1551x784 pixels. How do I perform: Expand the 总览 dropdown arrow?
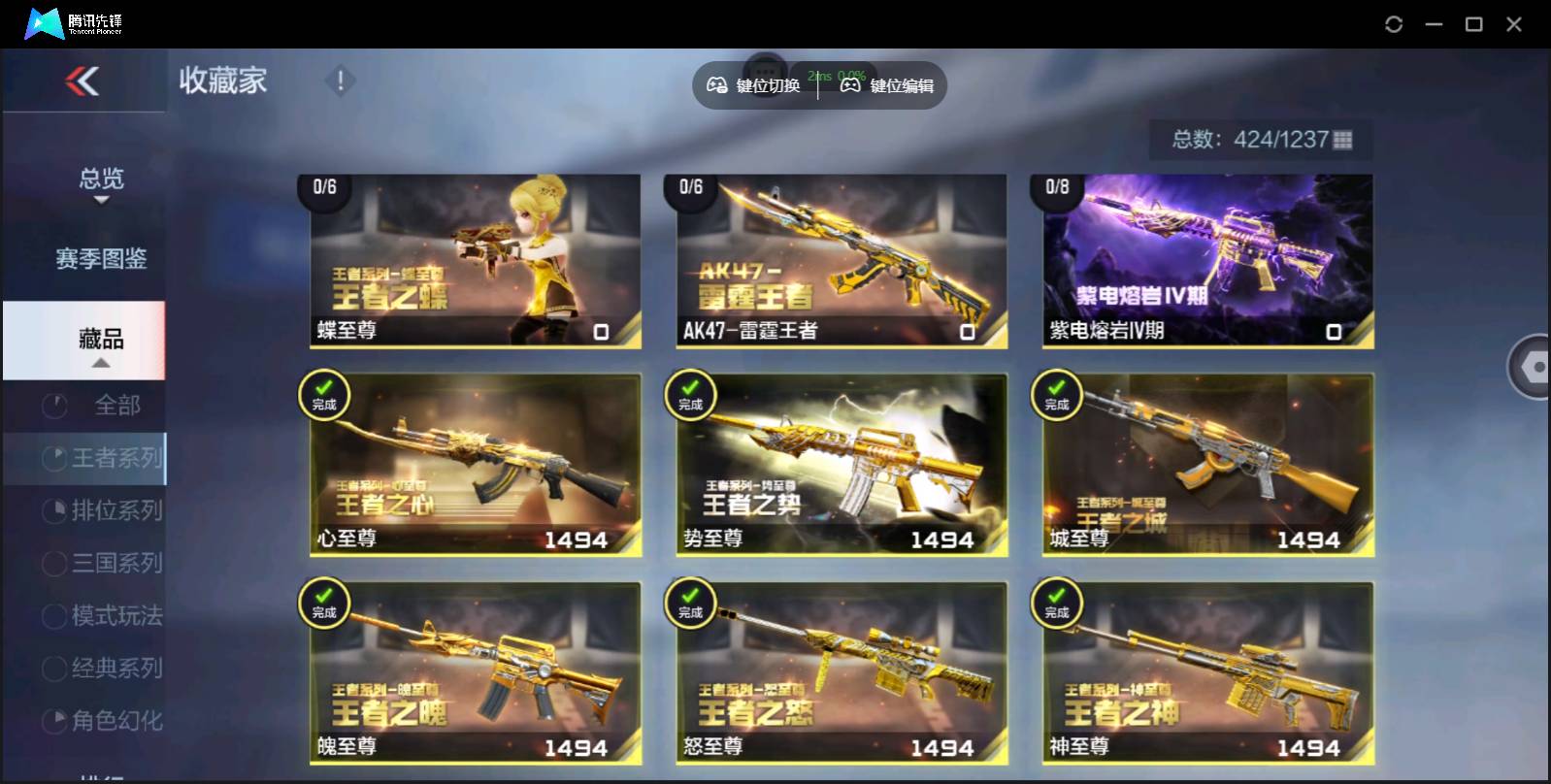[x=100, y=202]
